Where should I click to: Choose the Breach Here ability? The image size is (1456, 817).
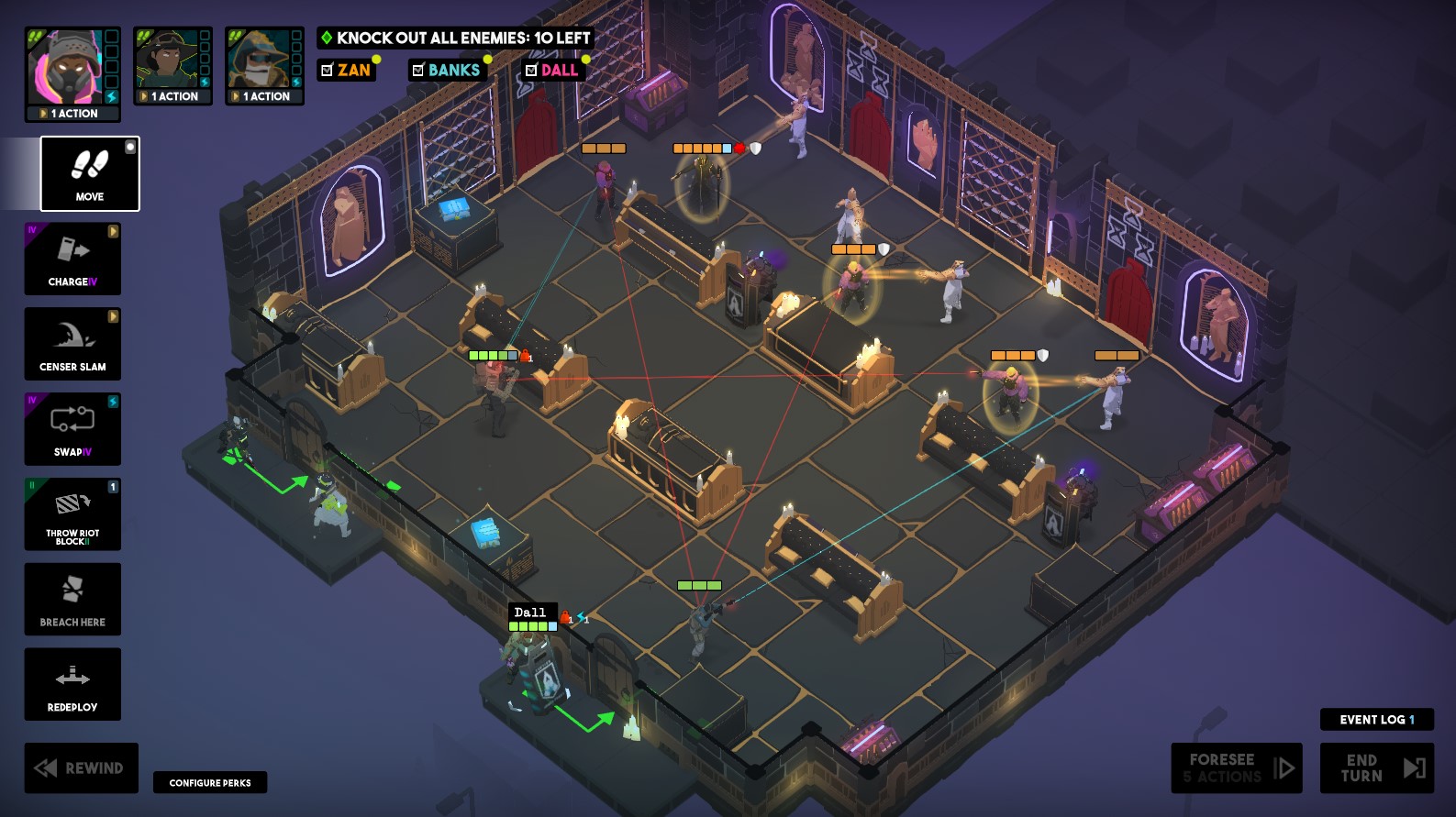[x=72, y=599]
